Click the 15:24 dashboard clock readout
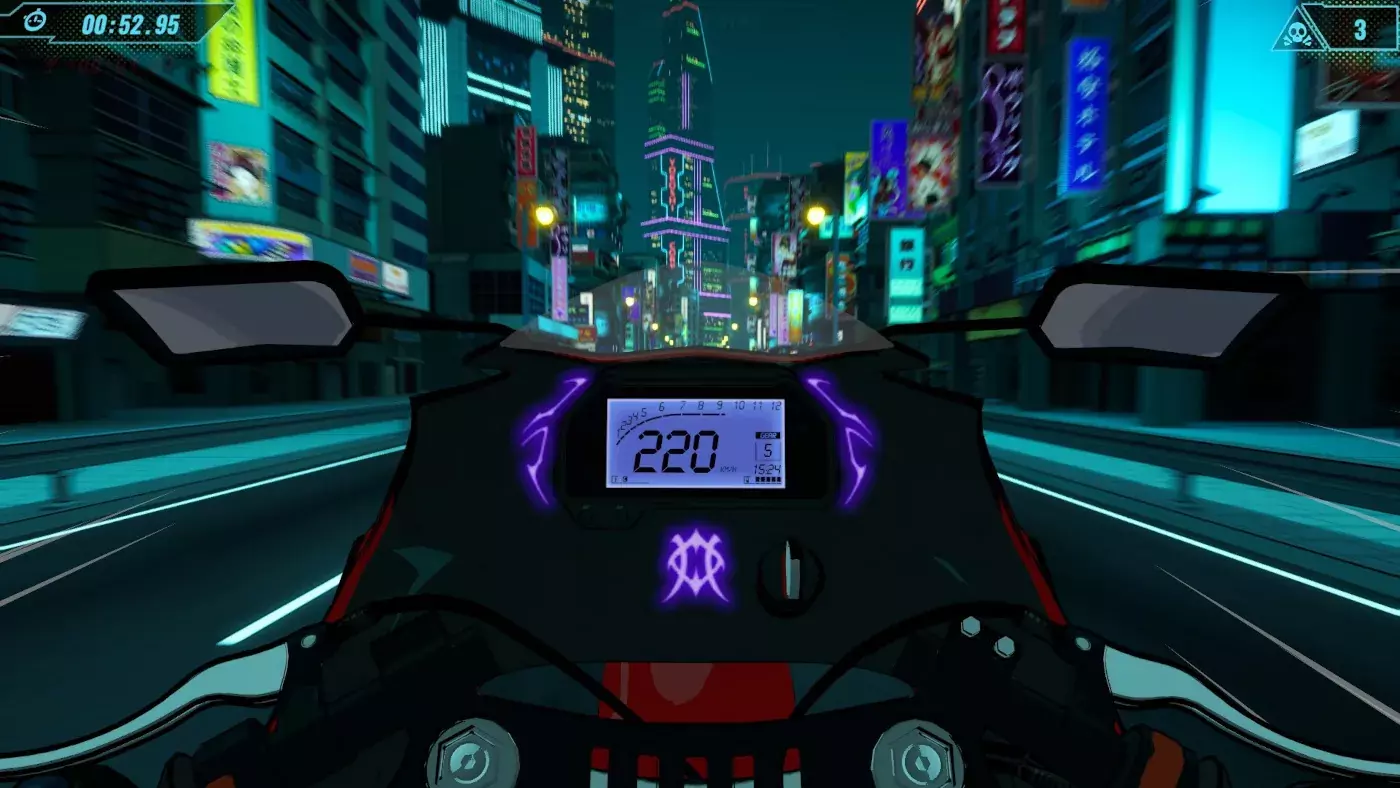 pyautogui.click(x=767, y=468)
